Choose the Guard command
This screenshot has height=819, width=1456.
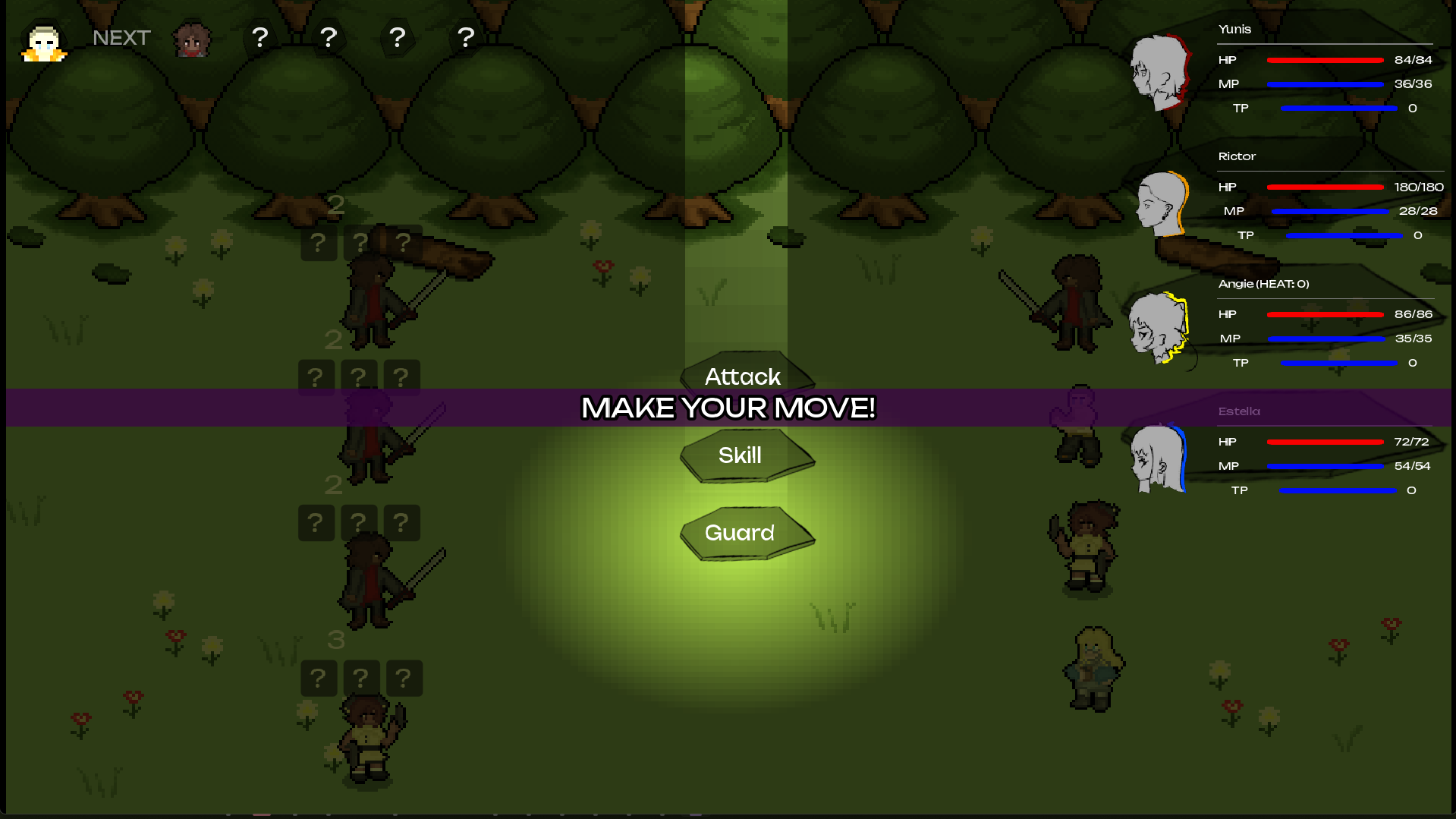[x=741, y=533]
